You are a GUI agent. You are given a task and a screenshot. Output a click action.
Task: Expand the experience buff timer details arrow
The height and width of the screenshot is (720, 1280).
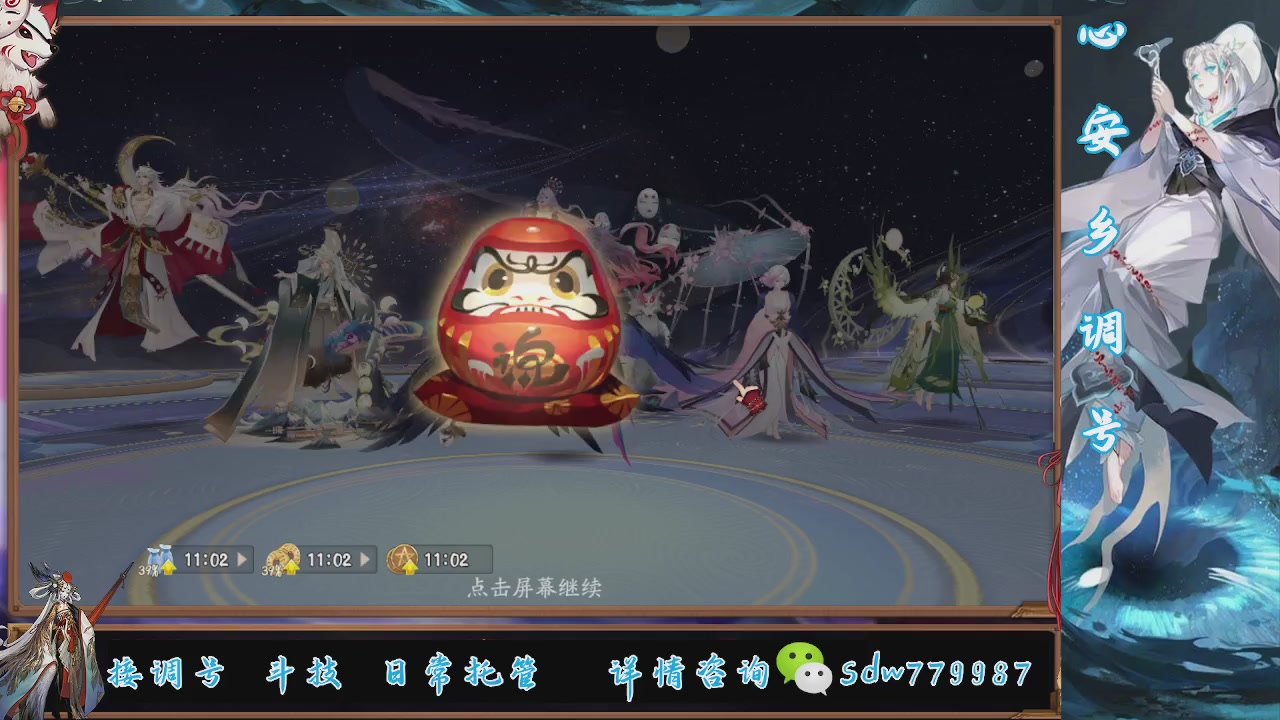(x=241, y=558)
